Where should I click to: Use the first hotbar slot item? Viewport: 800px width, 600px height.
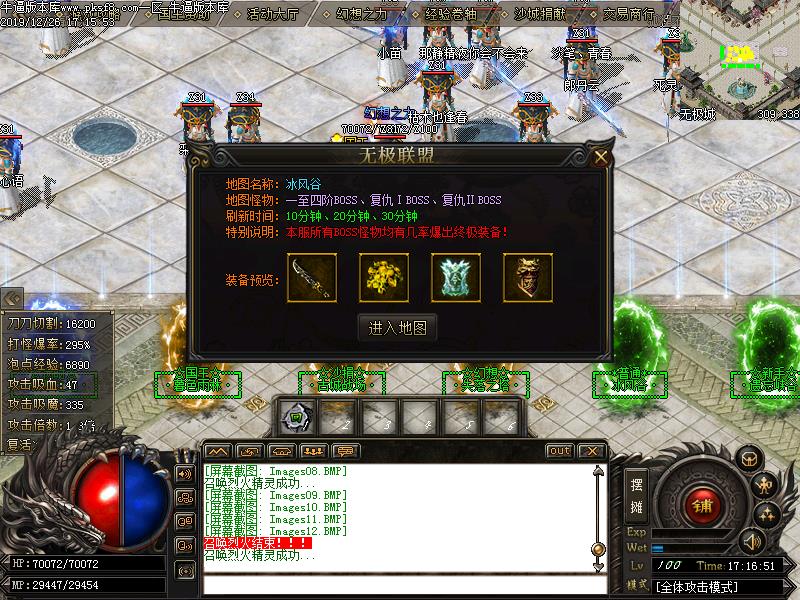pos(297,417)
